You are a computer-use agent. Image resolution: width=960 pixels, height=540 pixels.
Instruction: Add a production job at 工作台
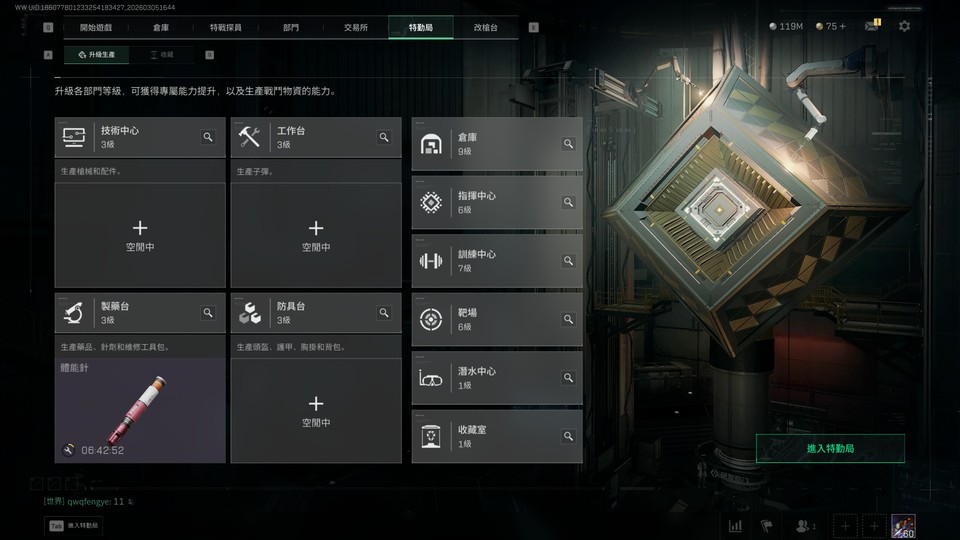[316, 235]
